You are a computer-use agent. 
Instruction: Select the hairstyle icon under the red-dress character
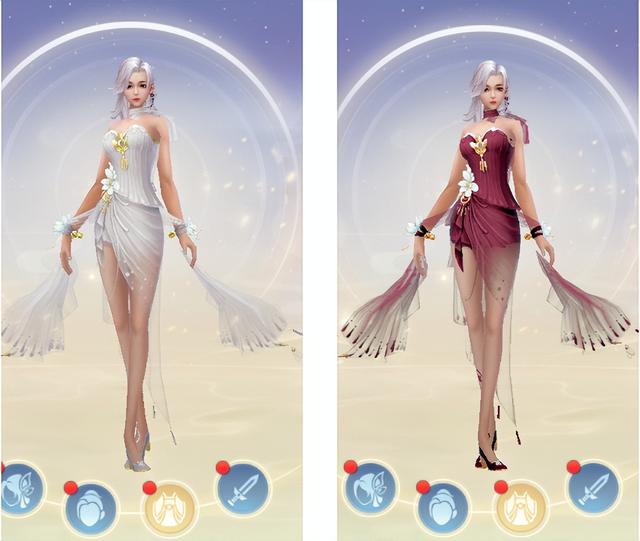click(443, 507)
